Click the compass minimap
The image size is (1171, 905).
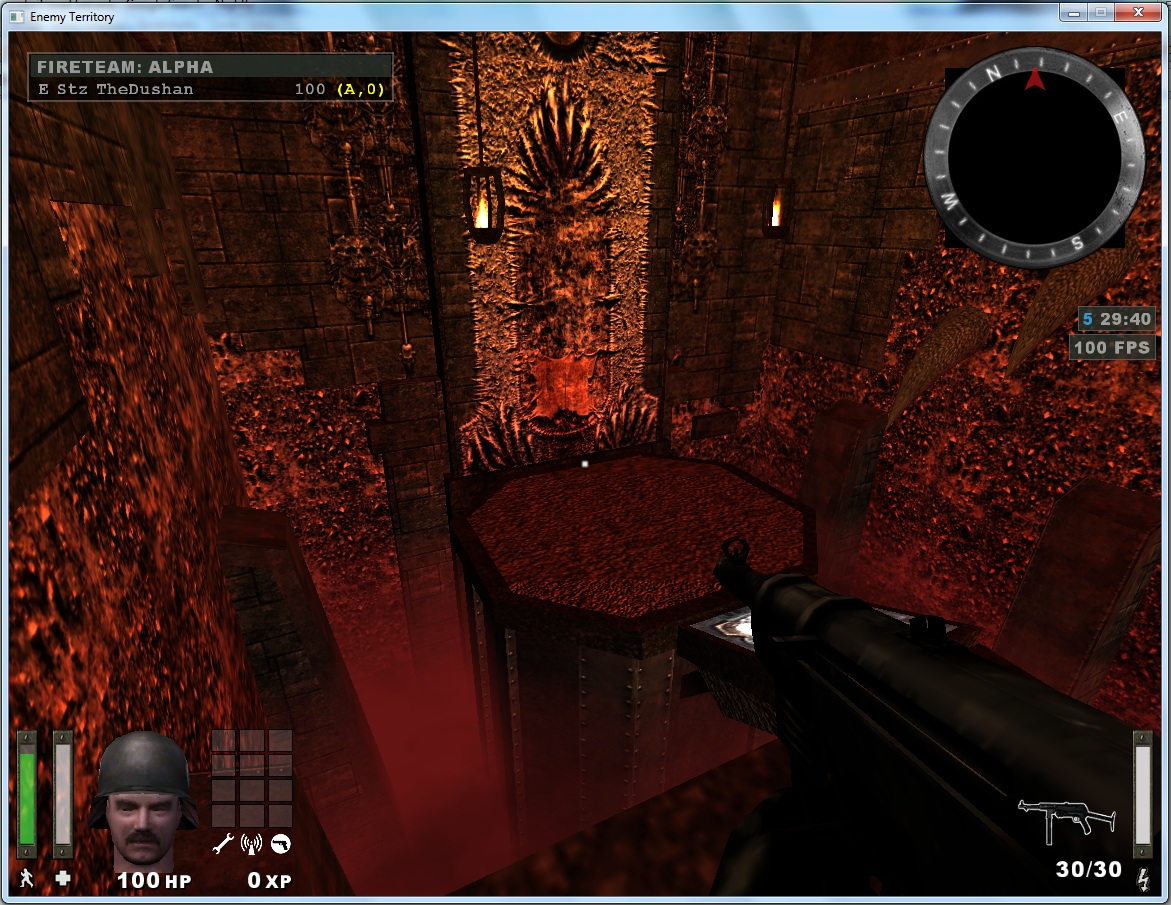[x=1034, y=160]
